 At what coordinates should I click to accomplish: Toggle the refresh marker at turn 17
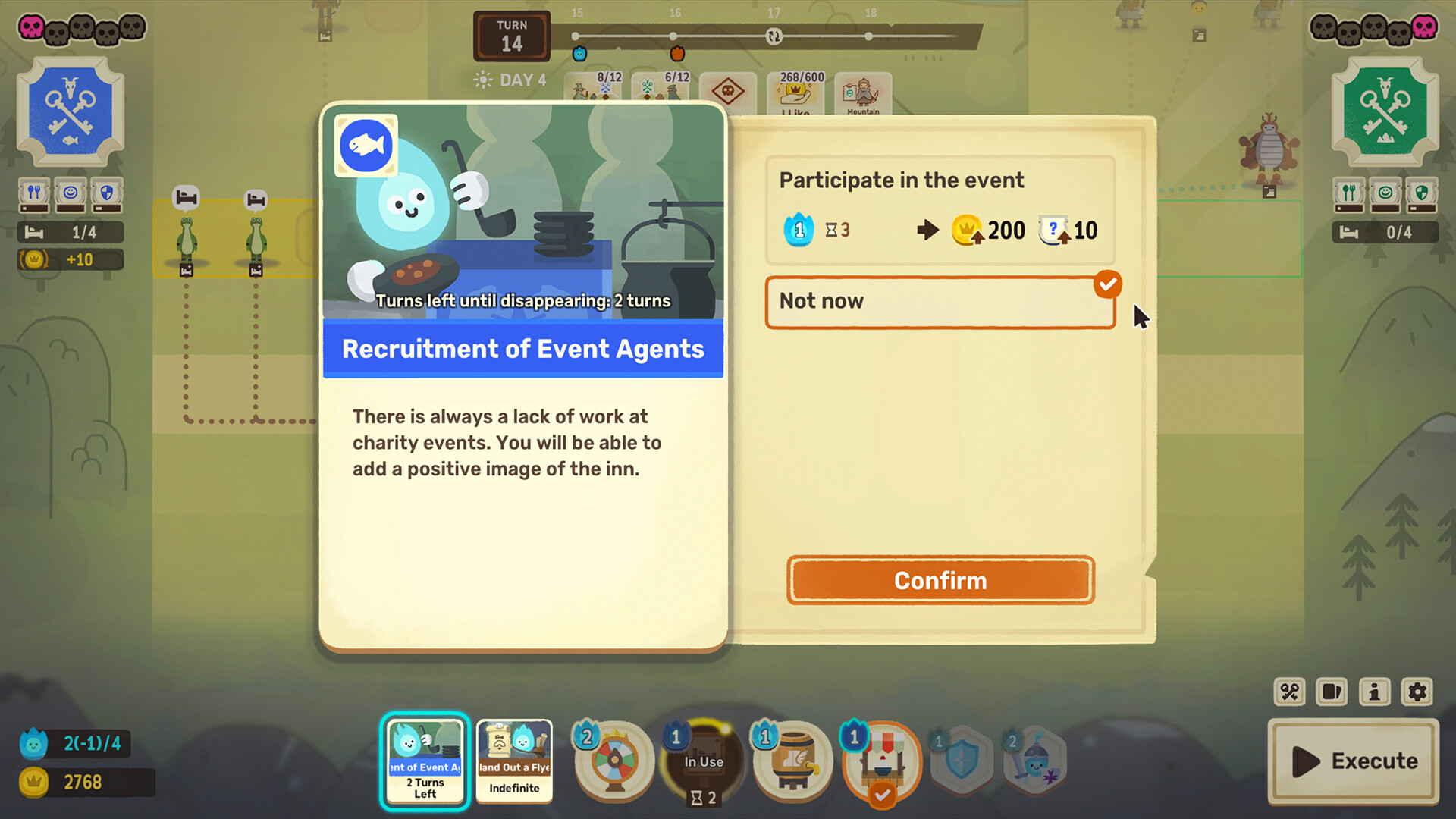[x=774, y=36]
